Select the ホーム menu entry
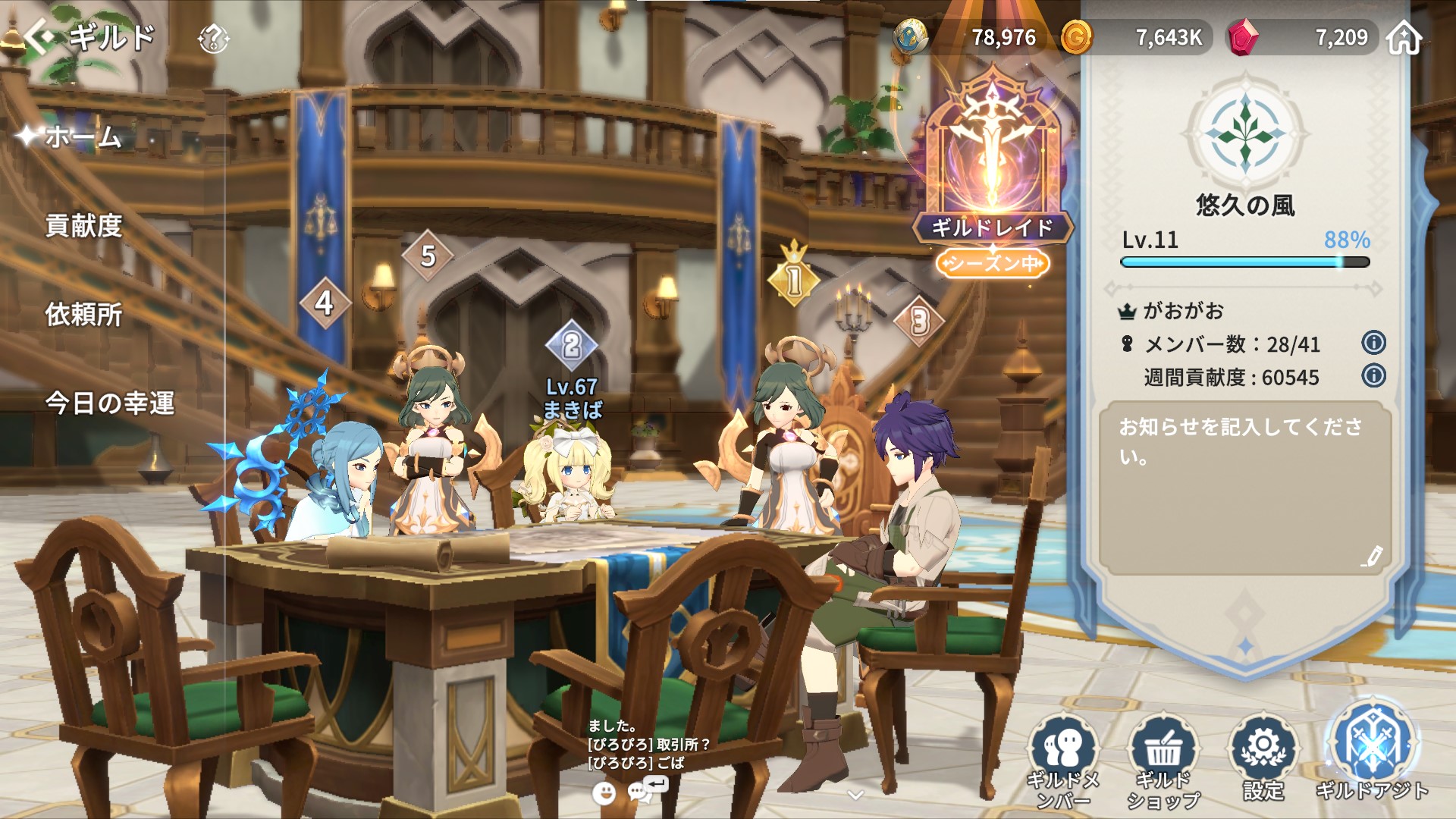 (x=83, y=137)
